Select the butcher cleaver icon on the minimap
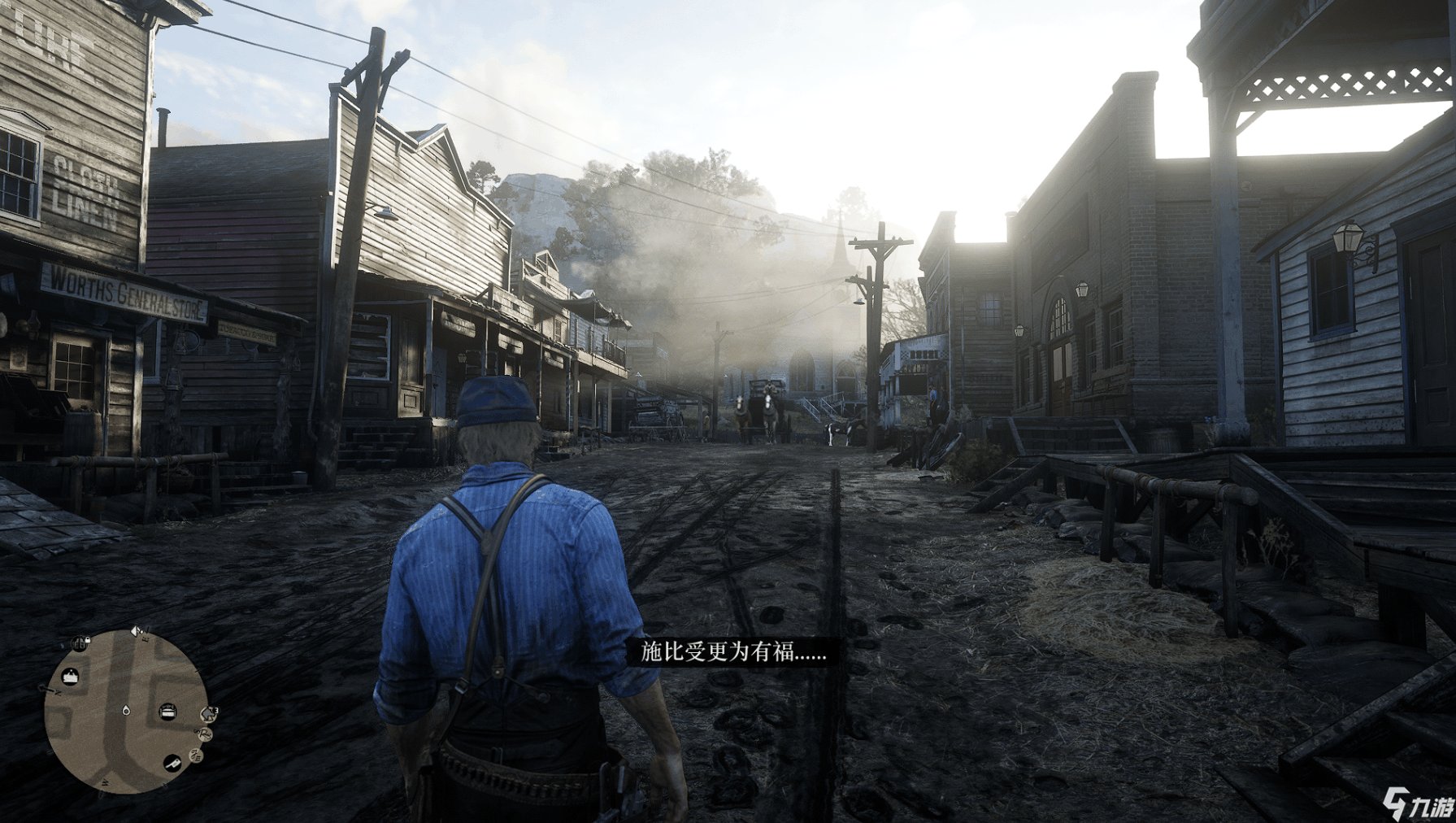The image size is (1456, 823). [172, 765]
